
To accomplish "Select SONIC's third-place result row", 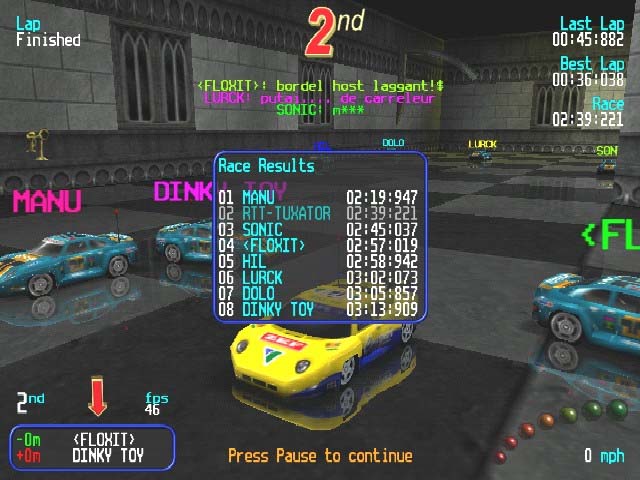I will click(318, 230).
